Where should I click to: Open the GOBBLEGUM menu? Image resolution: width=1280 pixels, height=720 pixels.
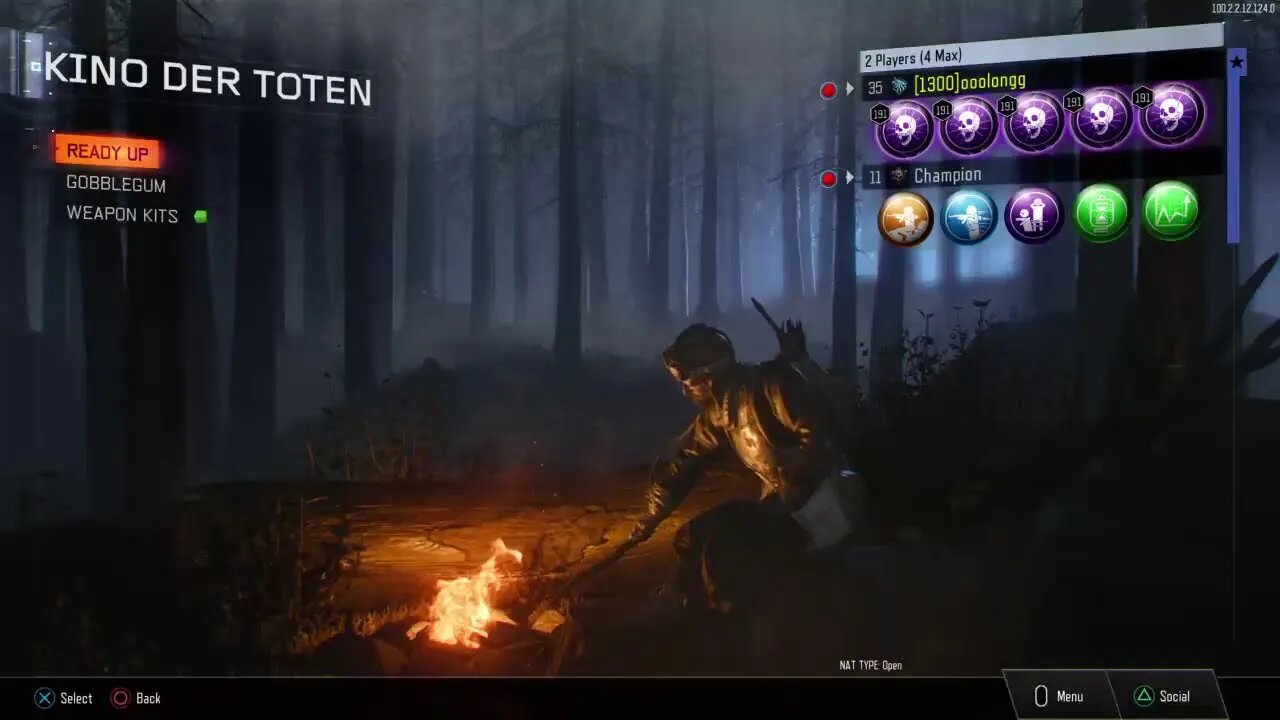pyautogui.click(x=115, y=185)
